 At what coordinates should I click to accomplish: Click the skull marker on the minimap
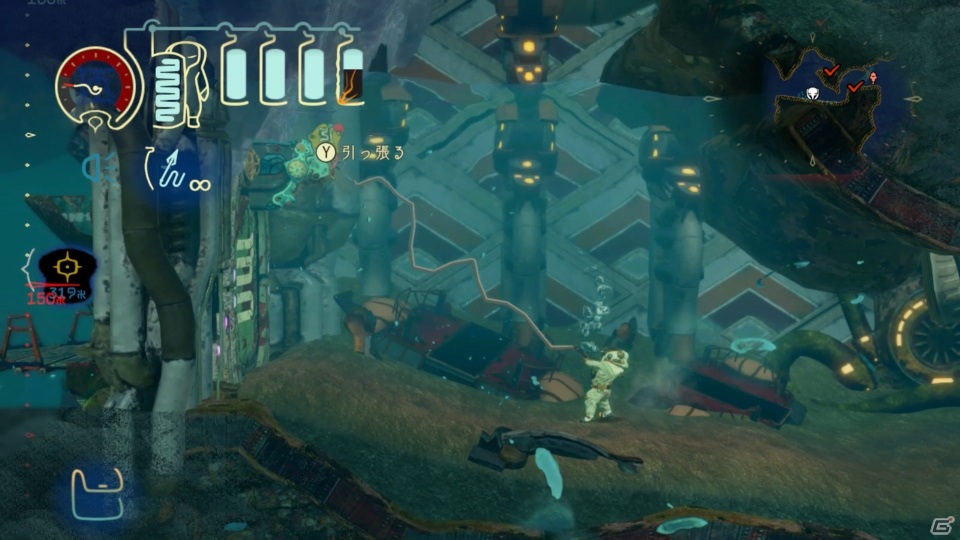[813, 94]
